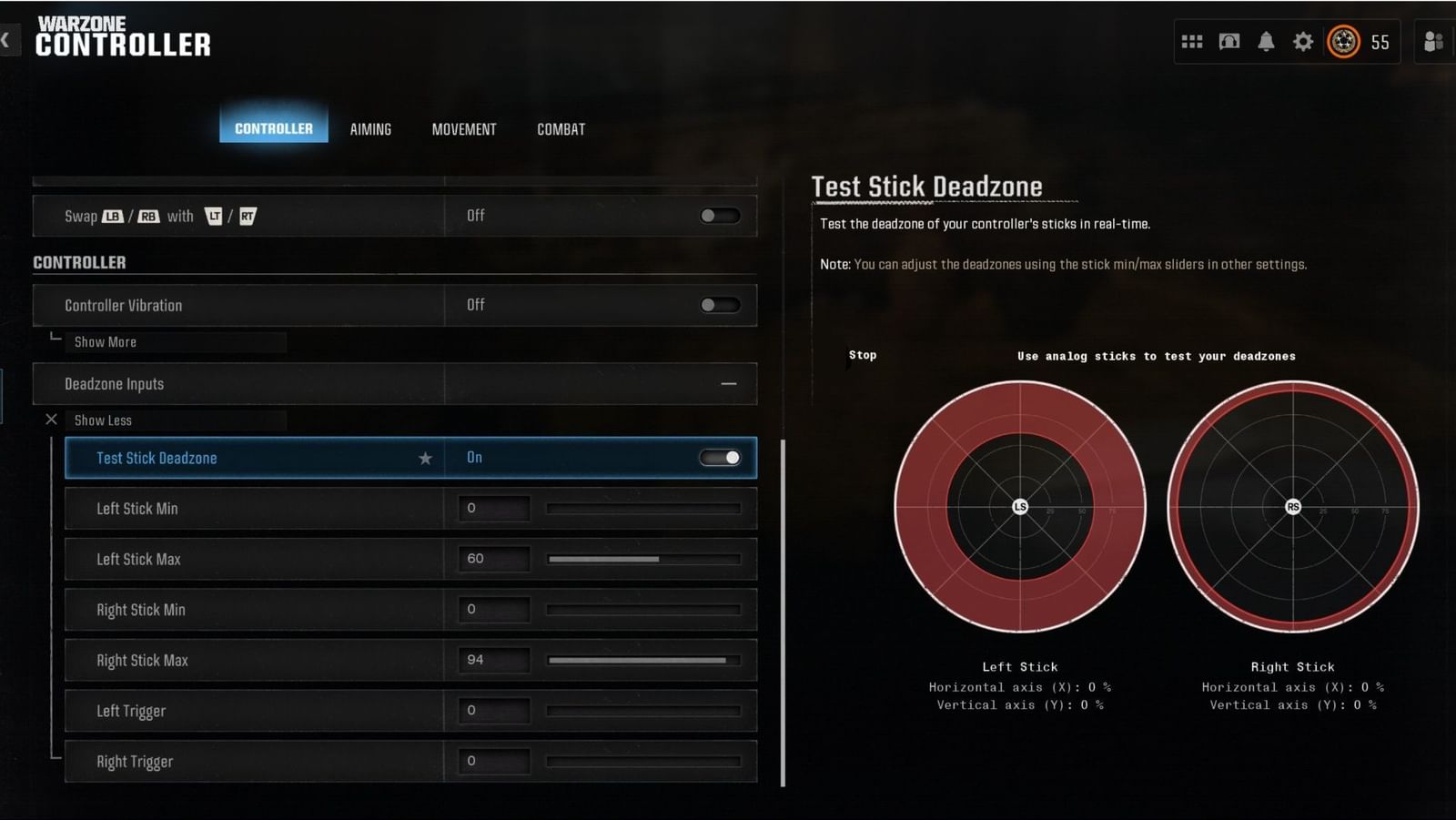Open the Movement tab

(x=463, y=128)
